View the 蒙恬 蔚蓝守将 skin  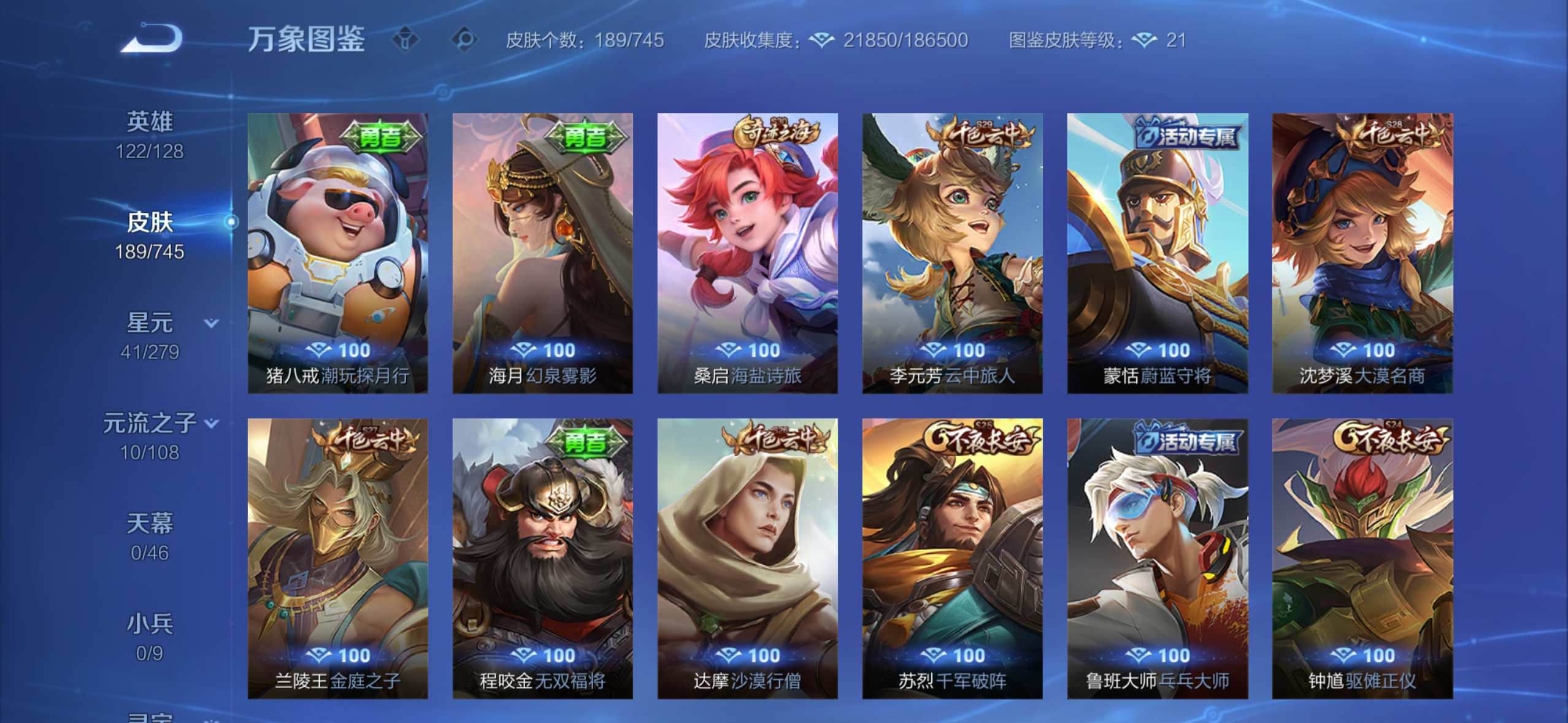click(x=1158, y=253)
